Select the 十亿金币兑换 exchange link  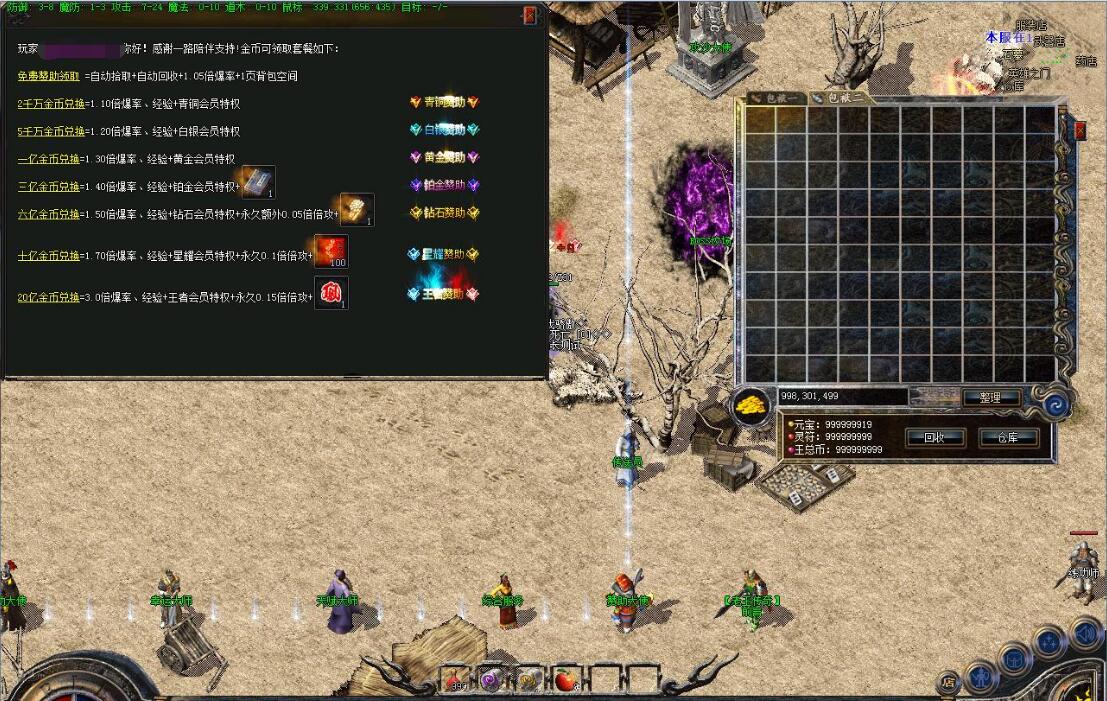pyautogui.click(x=49, y=256)
